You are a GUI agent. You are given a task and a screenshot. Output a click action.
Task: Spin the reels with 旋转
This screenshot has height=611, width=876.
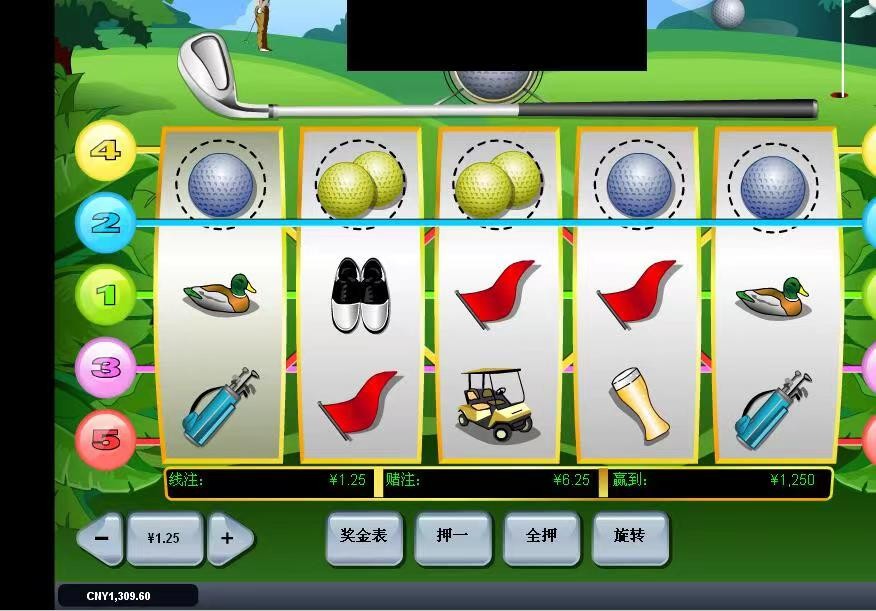(x=630, y=537)
